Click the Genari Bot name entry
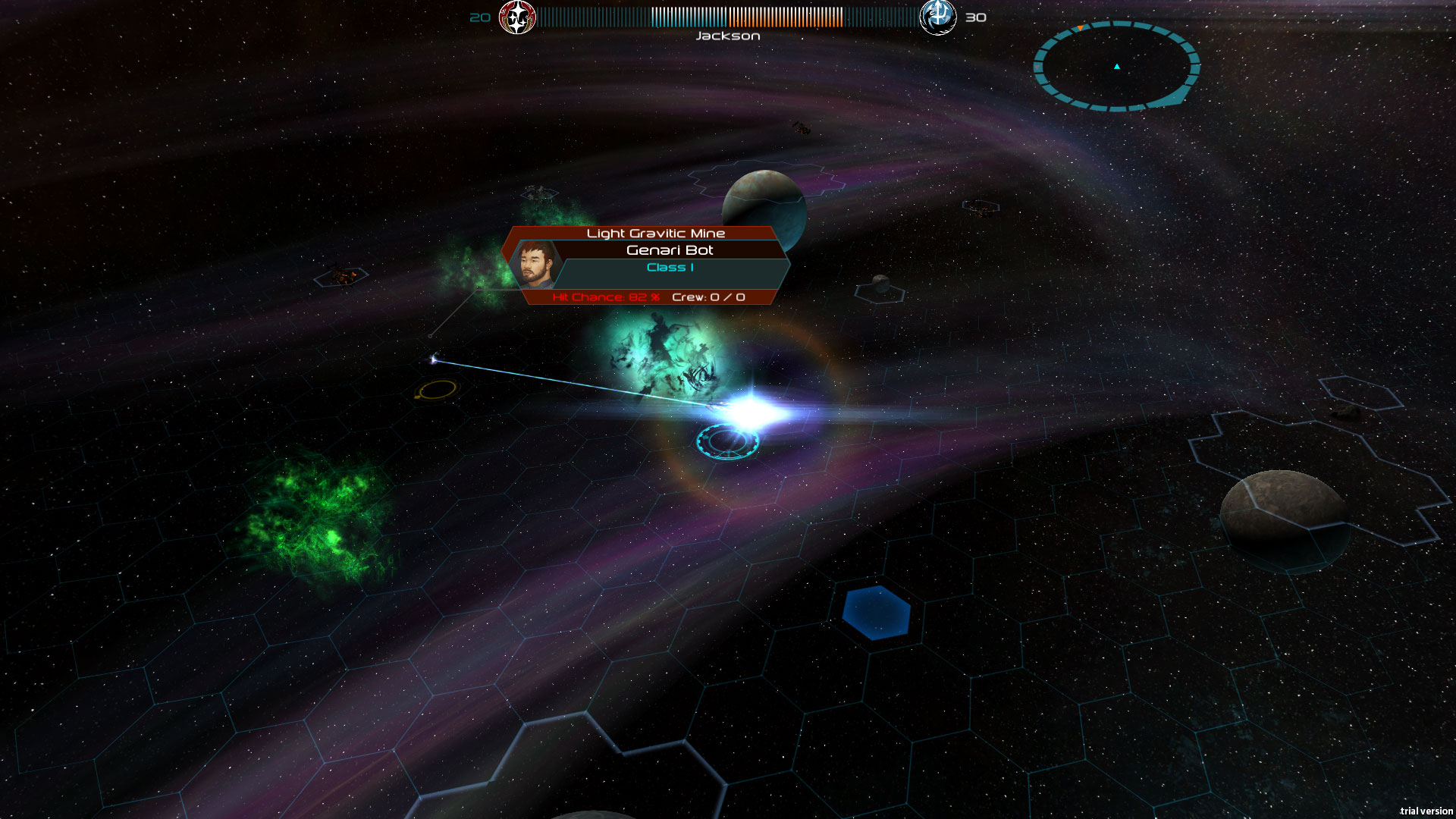 point(670,249)
